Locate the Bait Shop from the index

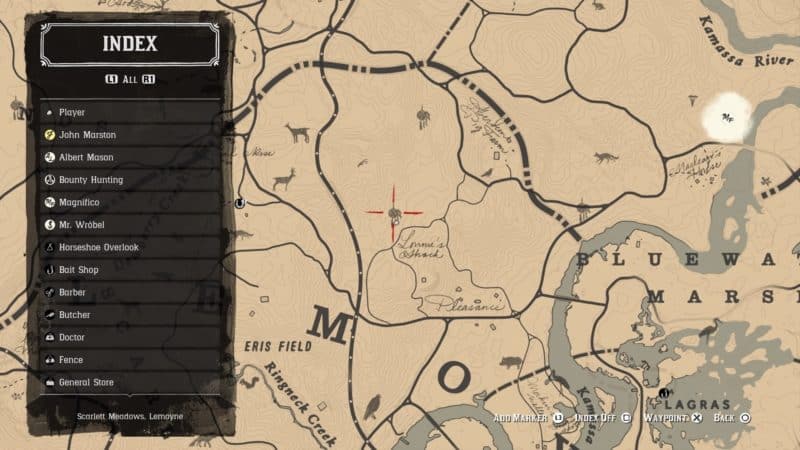tap(130, 270)
